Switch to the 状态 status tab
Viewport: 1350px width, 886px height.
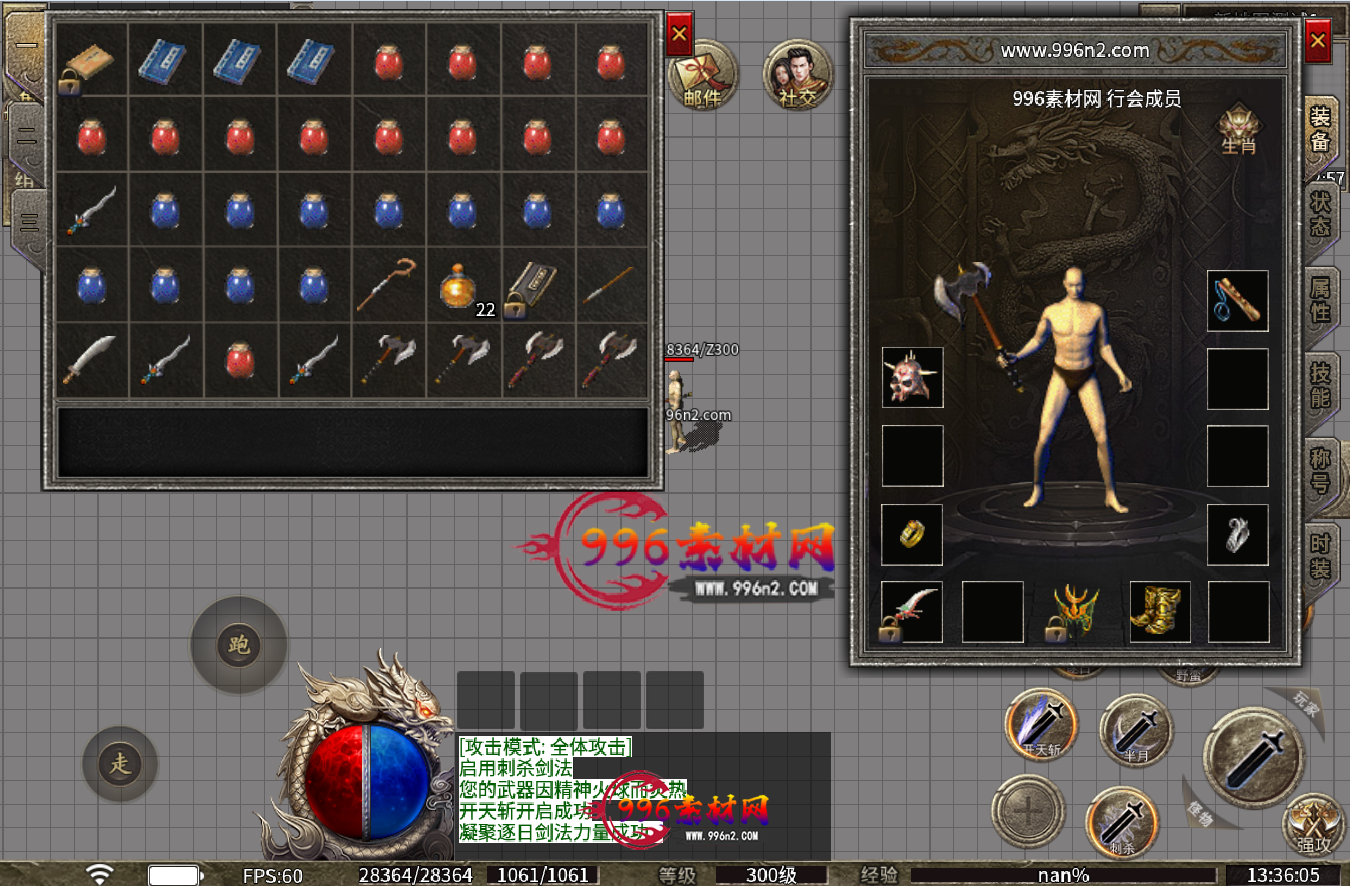point(1320,212)
